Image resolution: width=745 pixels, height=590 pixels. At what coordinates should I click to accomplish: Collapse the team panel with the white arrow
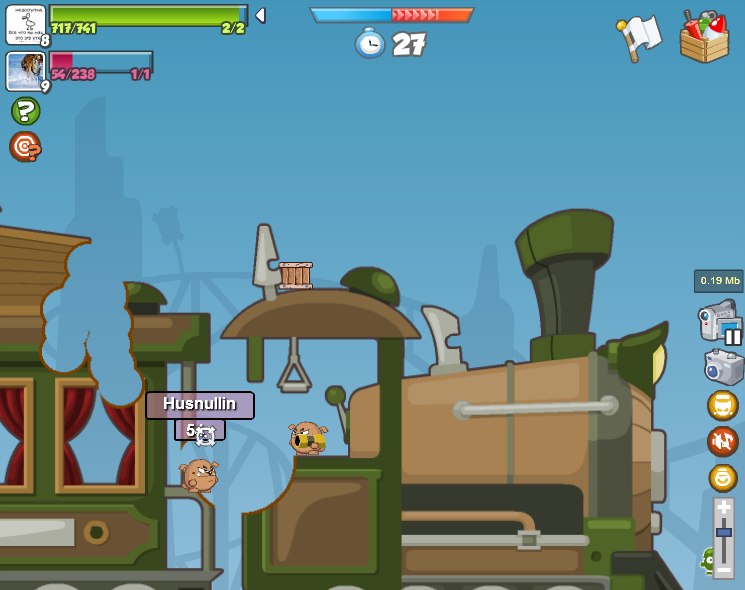pyautogui.click(x=260, y=15)
